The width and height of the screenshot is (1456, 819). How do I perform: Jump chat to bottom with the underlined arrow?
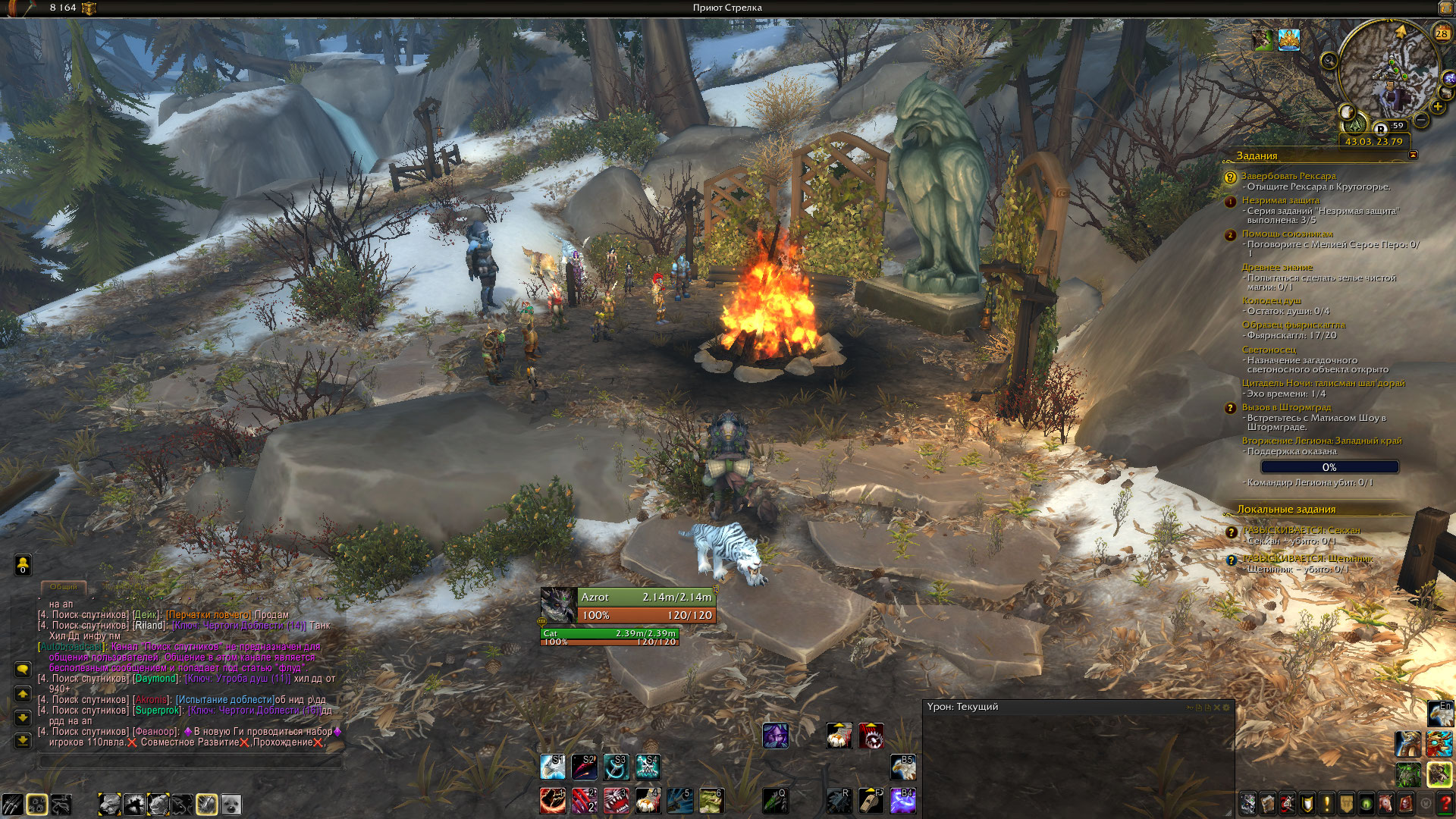click(x=23, y=741)
